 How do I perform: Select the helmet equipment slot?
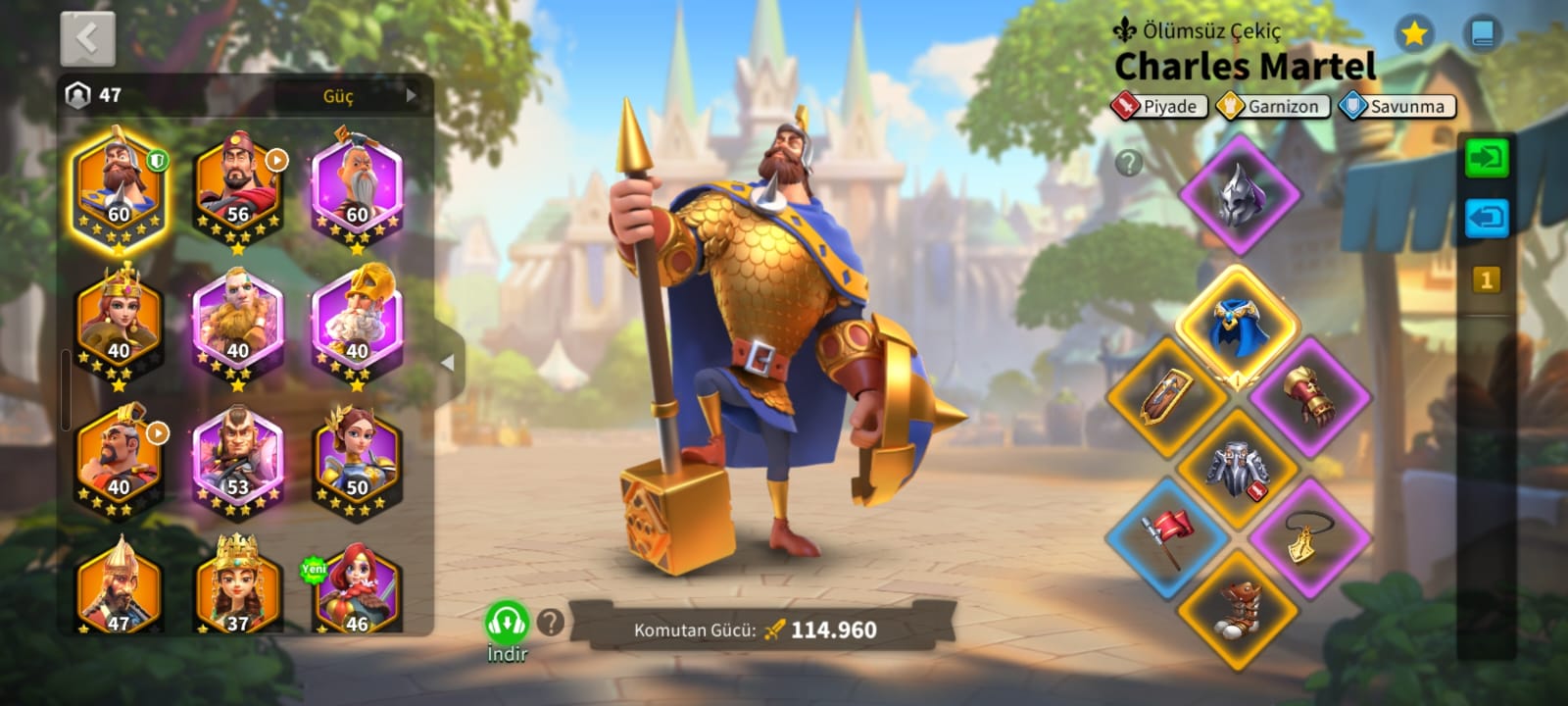click(x=1240, y=194)
